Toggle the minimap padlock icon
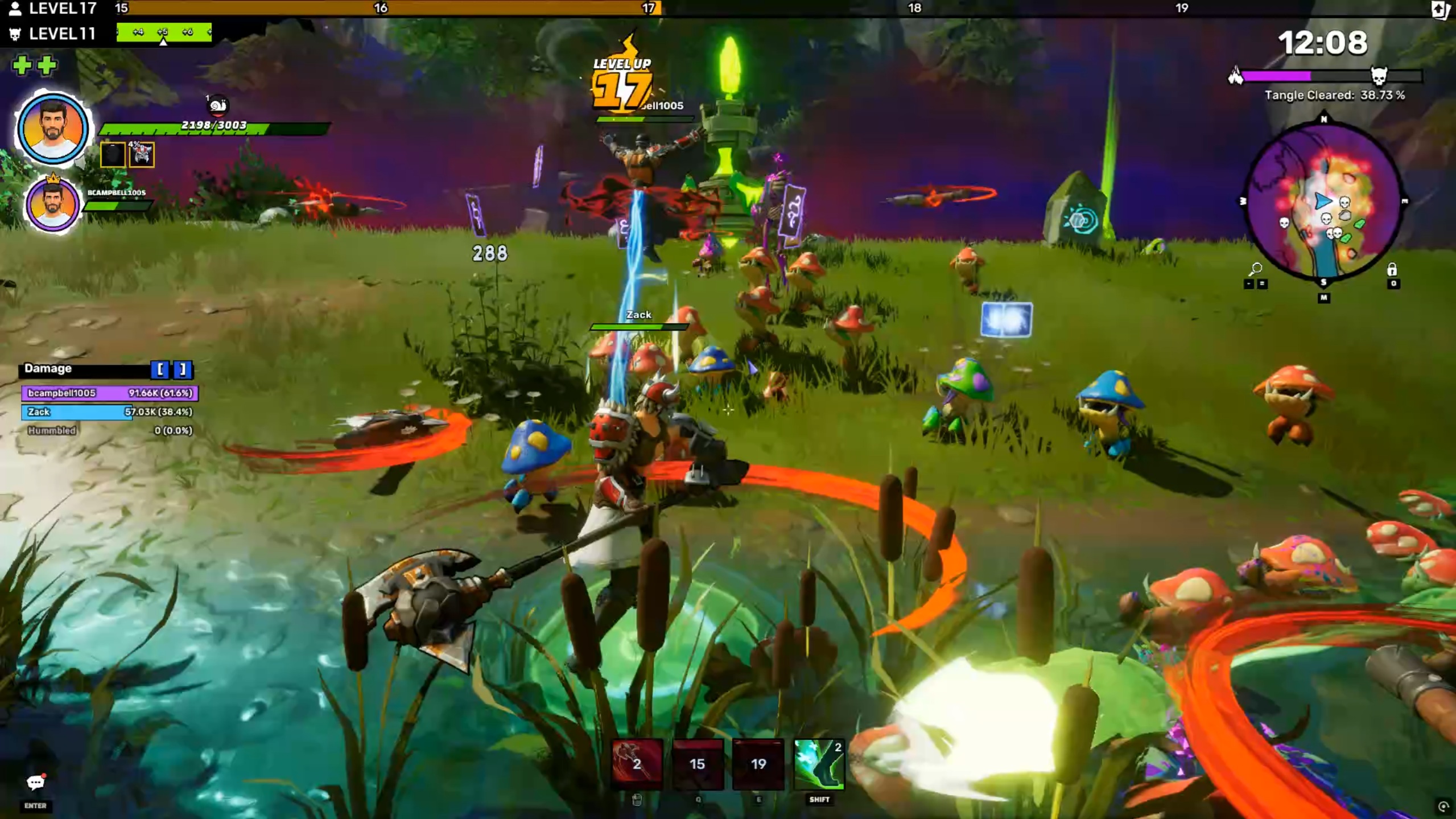The height and width of the screenshot is (819, 1456). click(x=1392, y=269)
